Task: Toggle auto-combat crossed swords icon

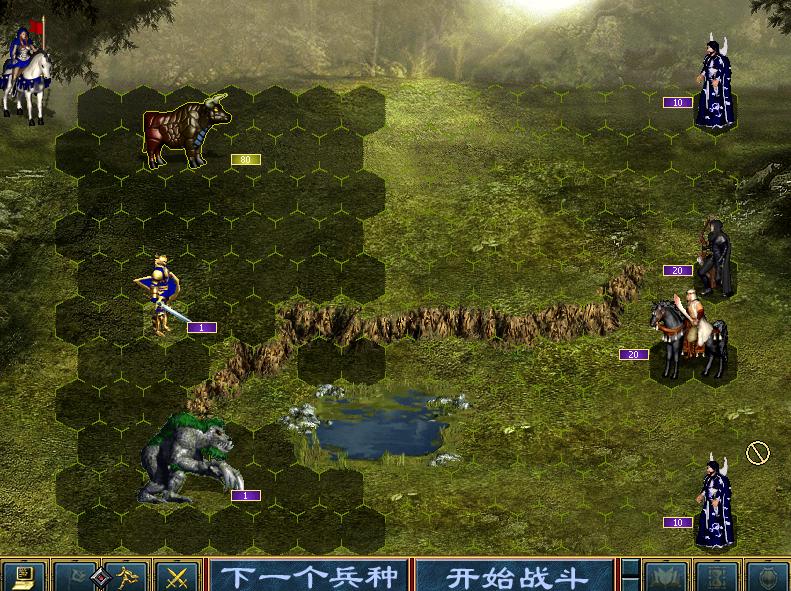Action: 178,576
